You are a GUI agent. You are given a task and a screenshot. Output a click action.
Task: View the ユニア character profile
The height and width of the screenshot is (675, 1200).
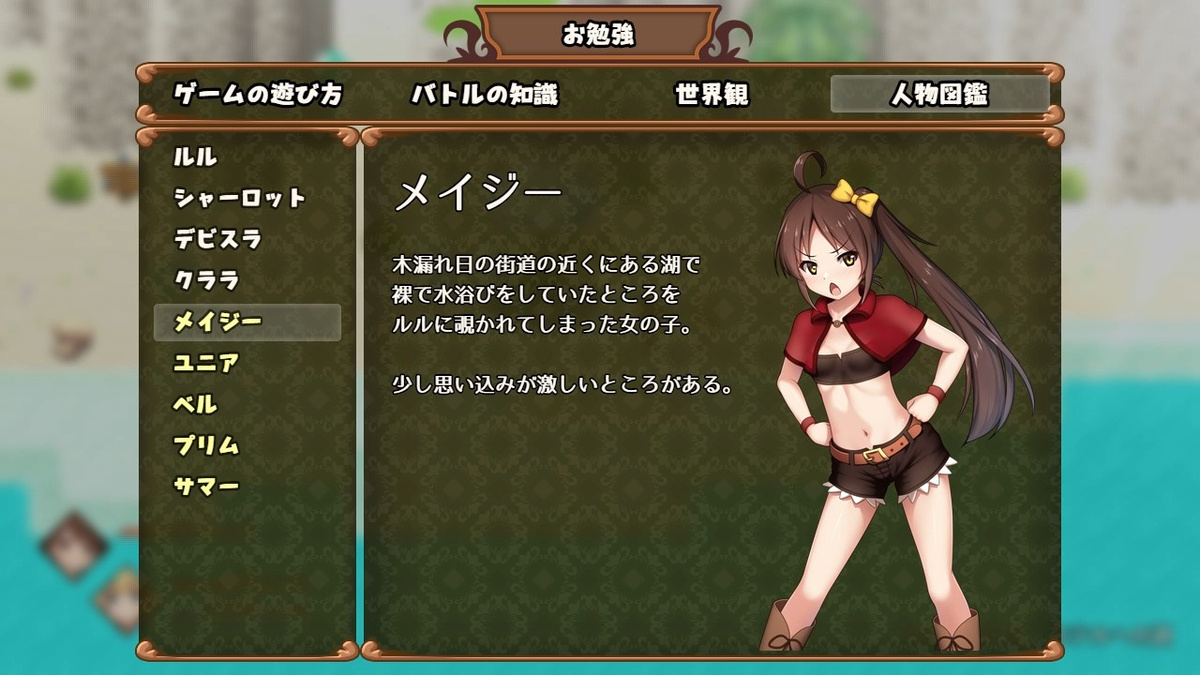click(207, 363)
